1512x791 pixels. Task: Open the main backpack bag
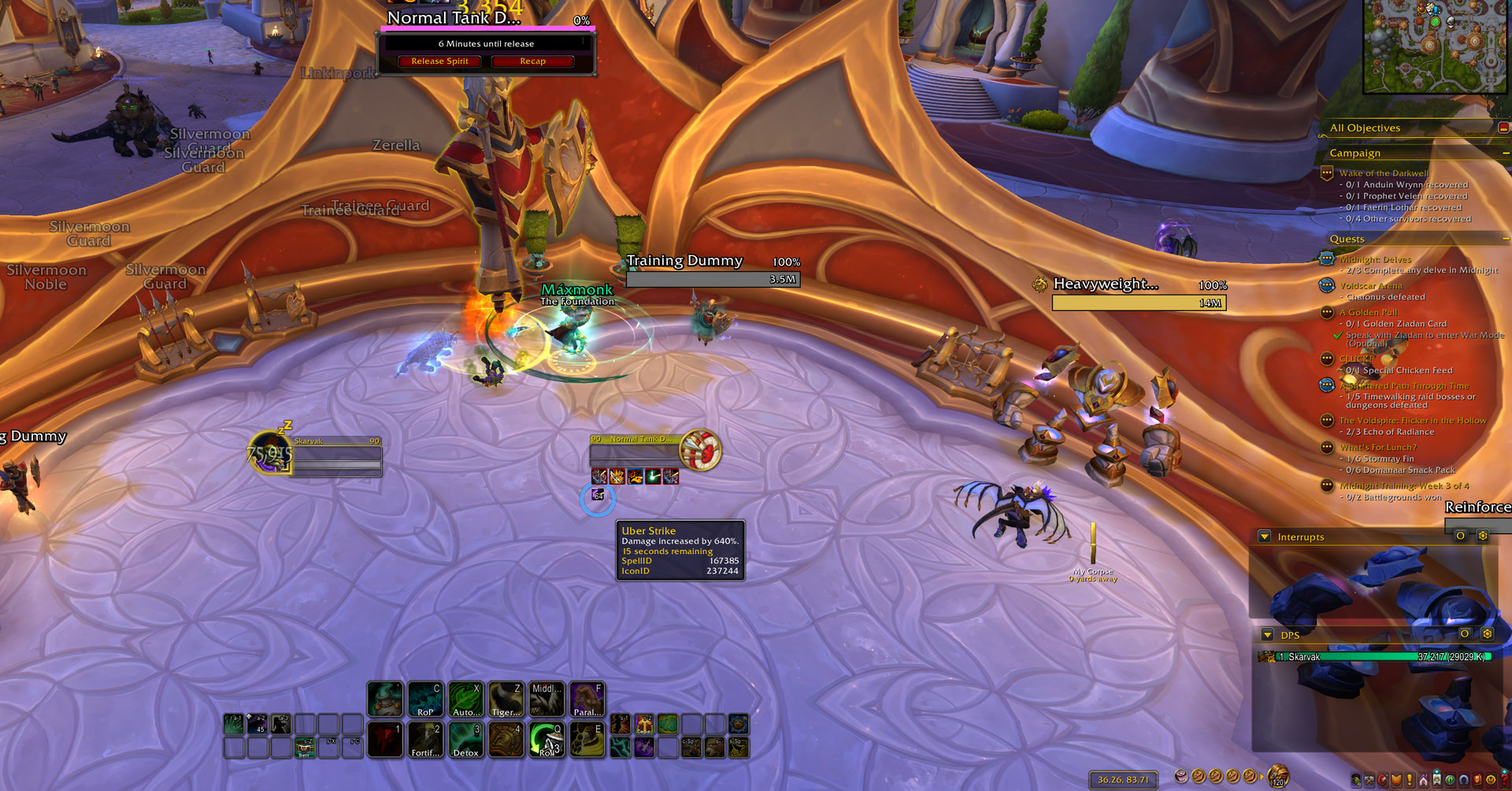[1277, 777]
